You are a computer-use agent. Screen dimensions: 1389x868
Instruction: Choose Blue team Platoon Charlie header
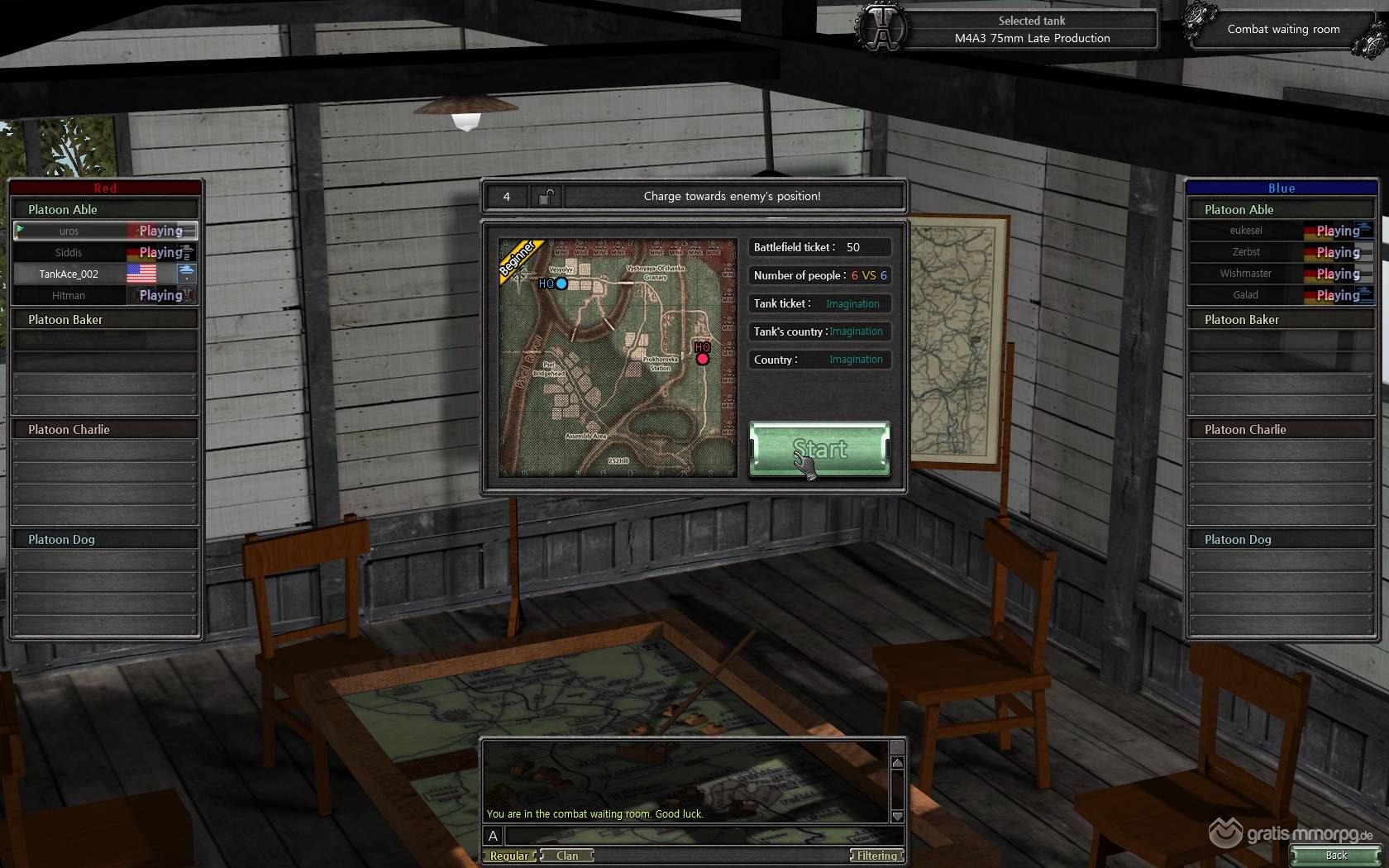[x=1282, y=430]
